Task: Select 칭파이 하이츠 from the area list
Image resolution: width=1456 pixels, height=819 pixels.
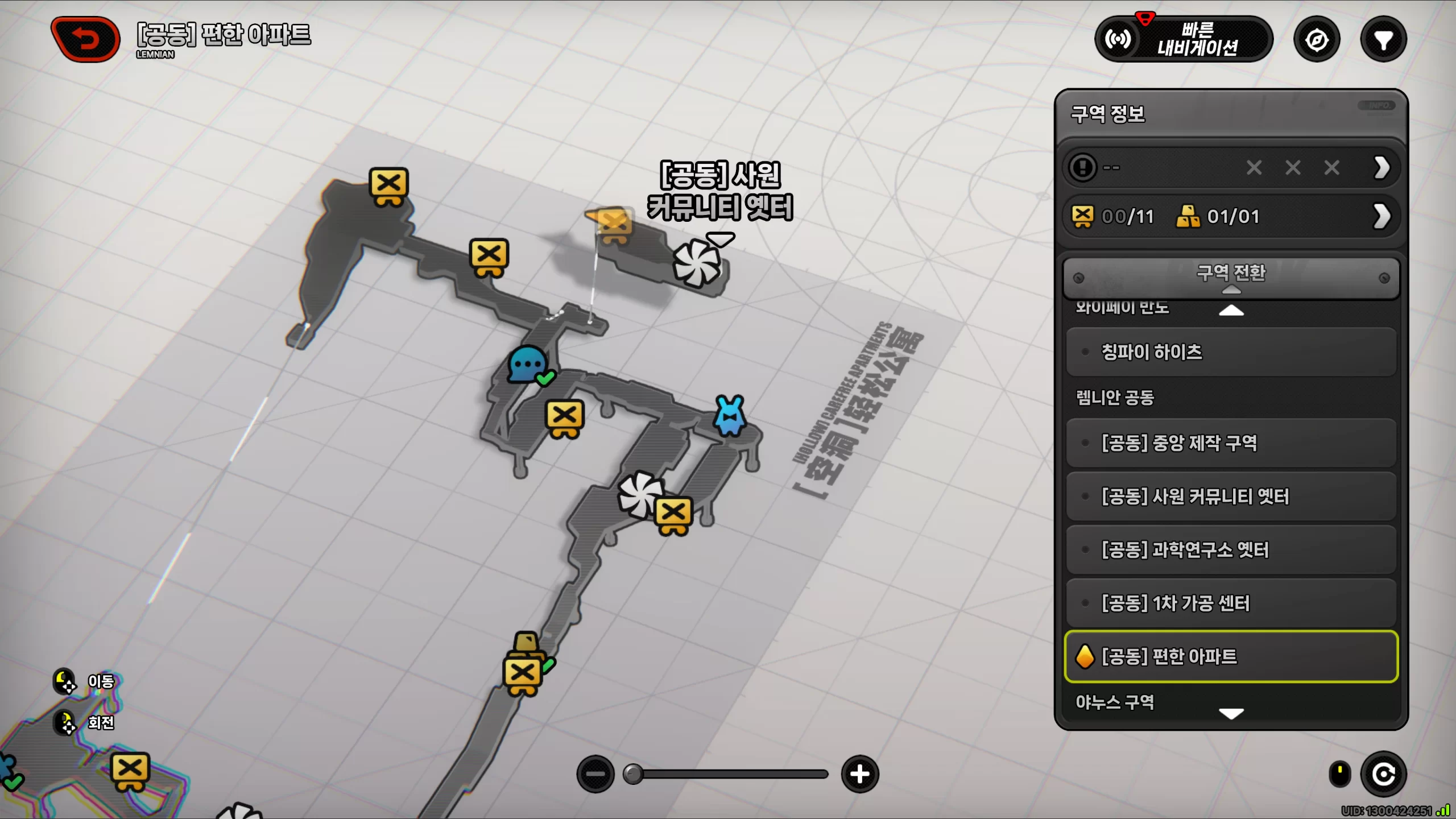Action: [x=1231, y=352]
